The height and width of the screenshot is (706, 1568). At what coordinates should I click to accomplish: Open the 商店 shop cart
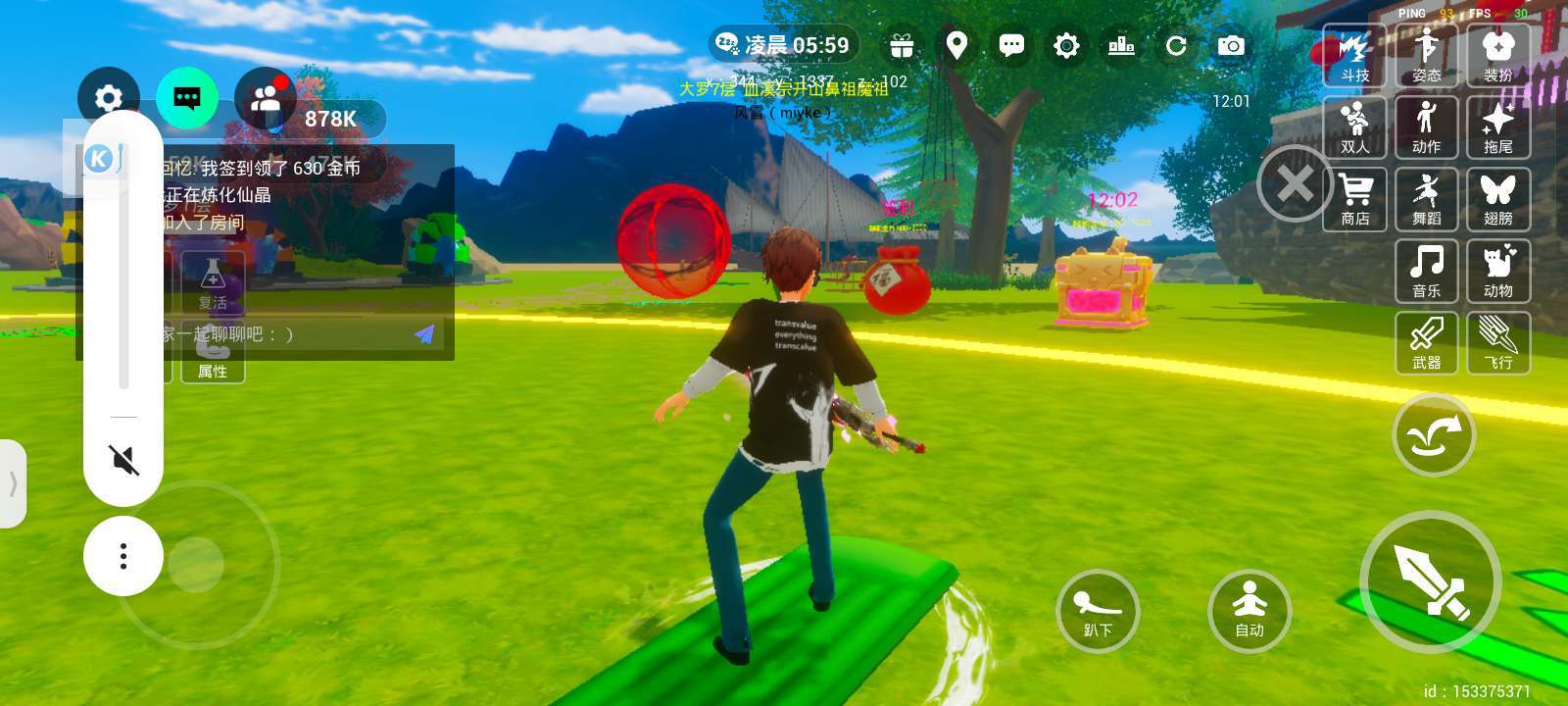[x=1354, y=199]
